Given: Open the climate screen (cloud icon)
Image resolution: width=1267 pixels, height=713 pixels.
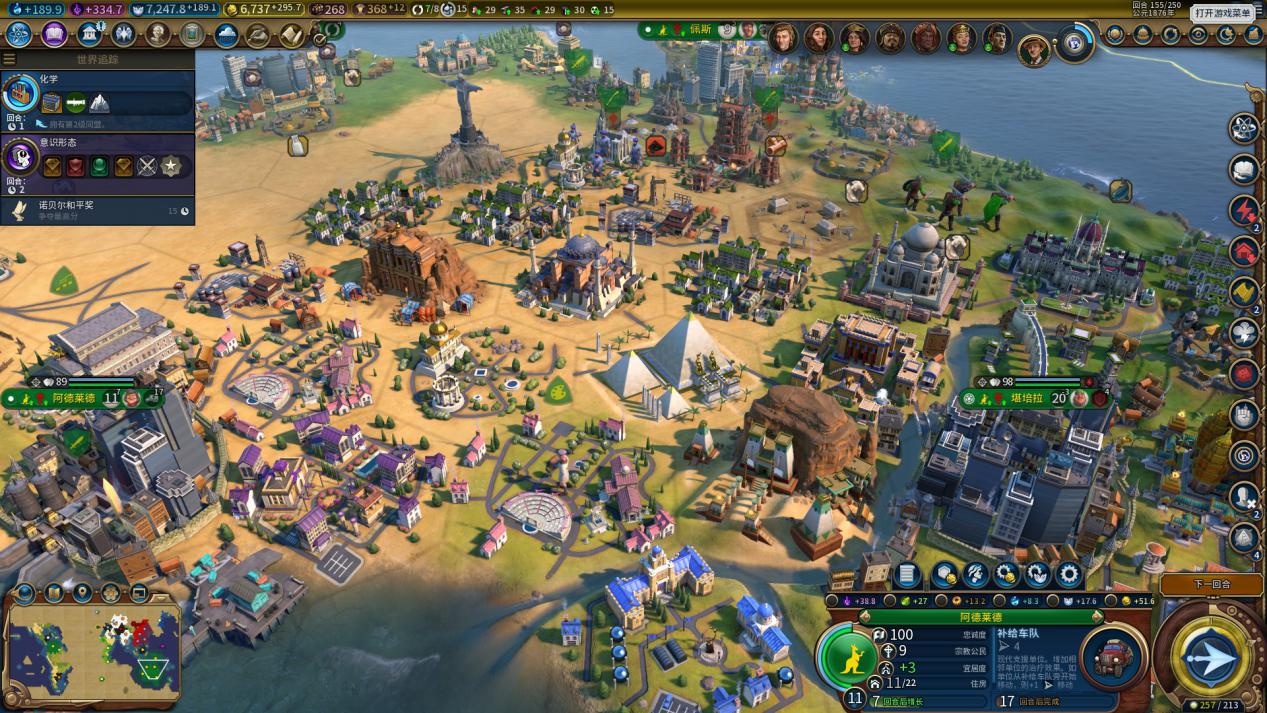Looking at the screenshot, I should 226,35.
